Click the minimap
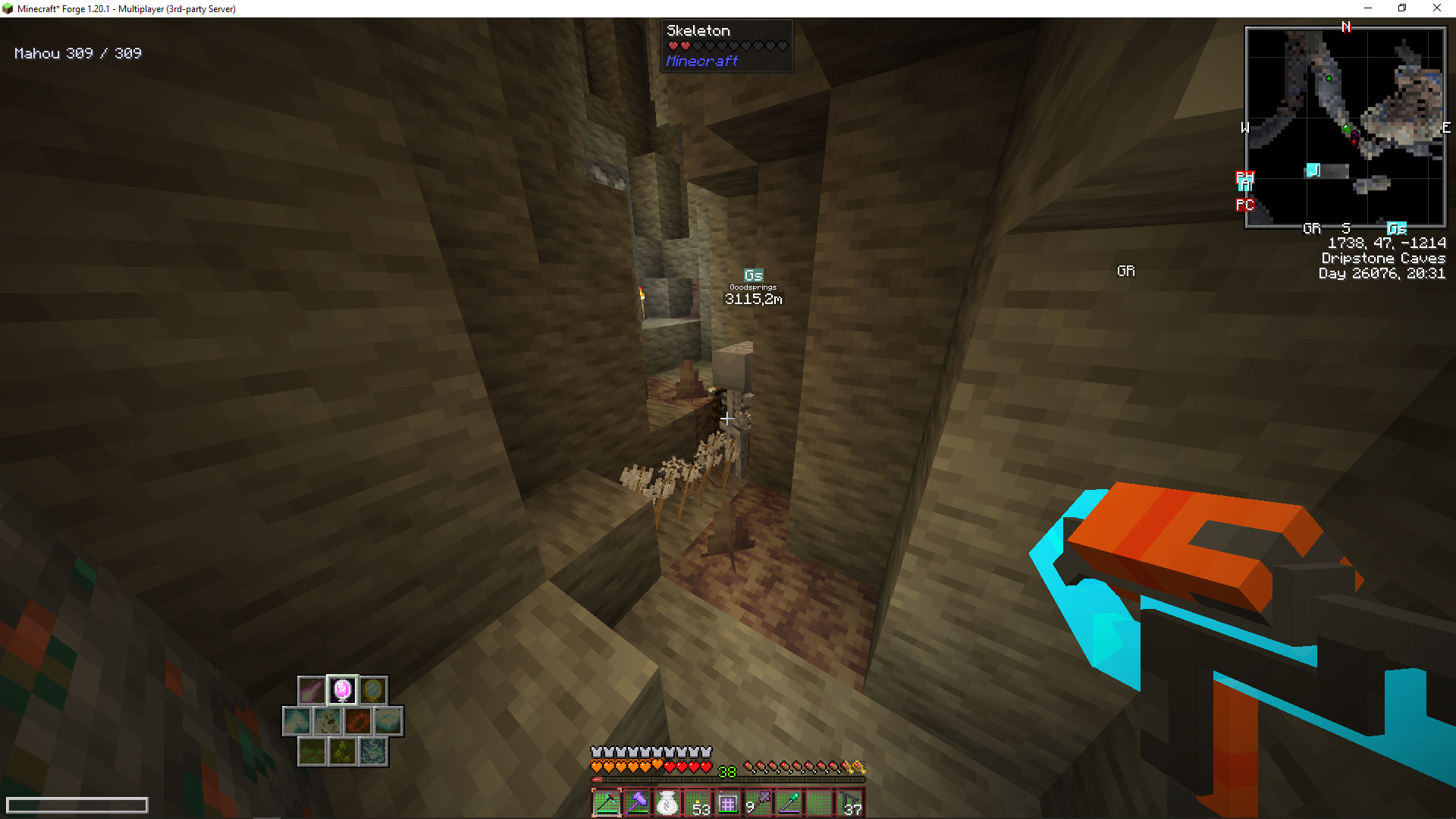The image size is (1456, 819). click(1345, 127)
